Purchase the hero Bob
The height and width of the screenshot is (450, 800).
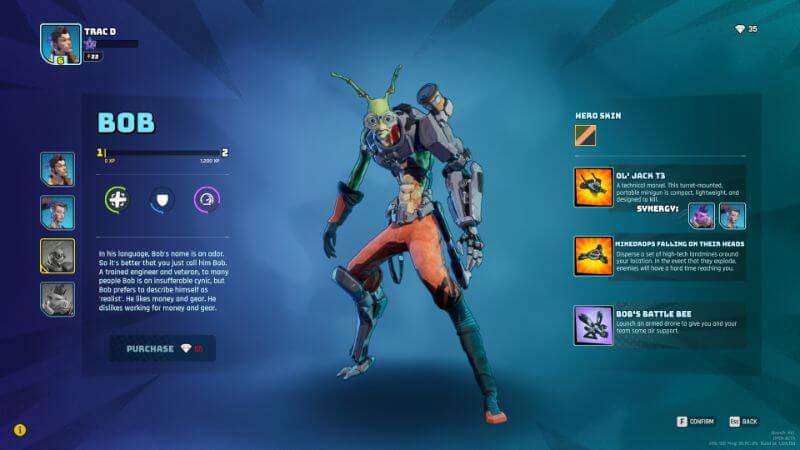tap(162, 348)
